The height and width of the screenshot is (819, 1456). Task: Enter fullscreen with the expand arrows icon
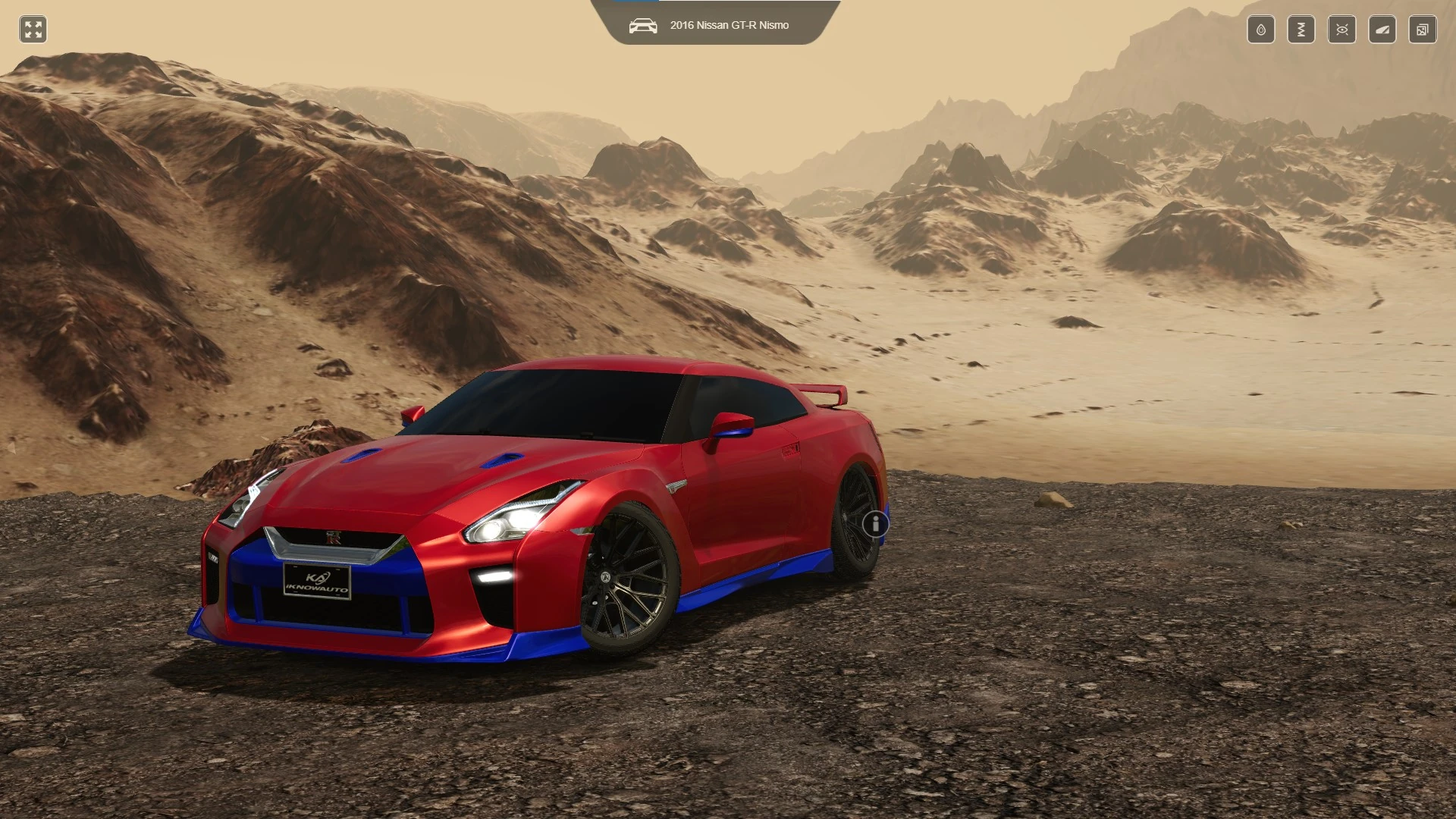coord(32,30)
